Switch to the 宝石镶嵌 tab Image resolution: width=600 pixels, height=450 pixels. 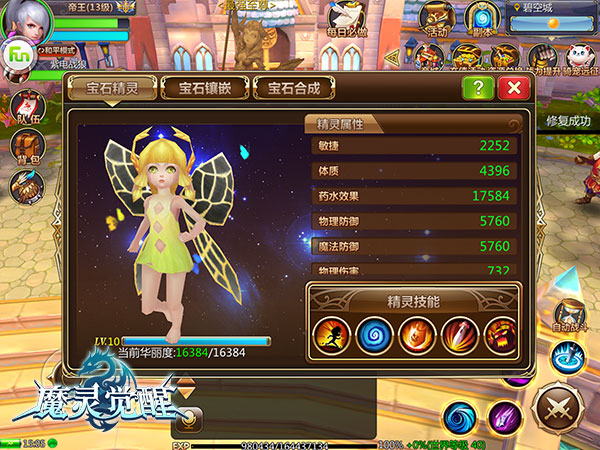coord(205,88)
